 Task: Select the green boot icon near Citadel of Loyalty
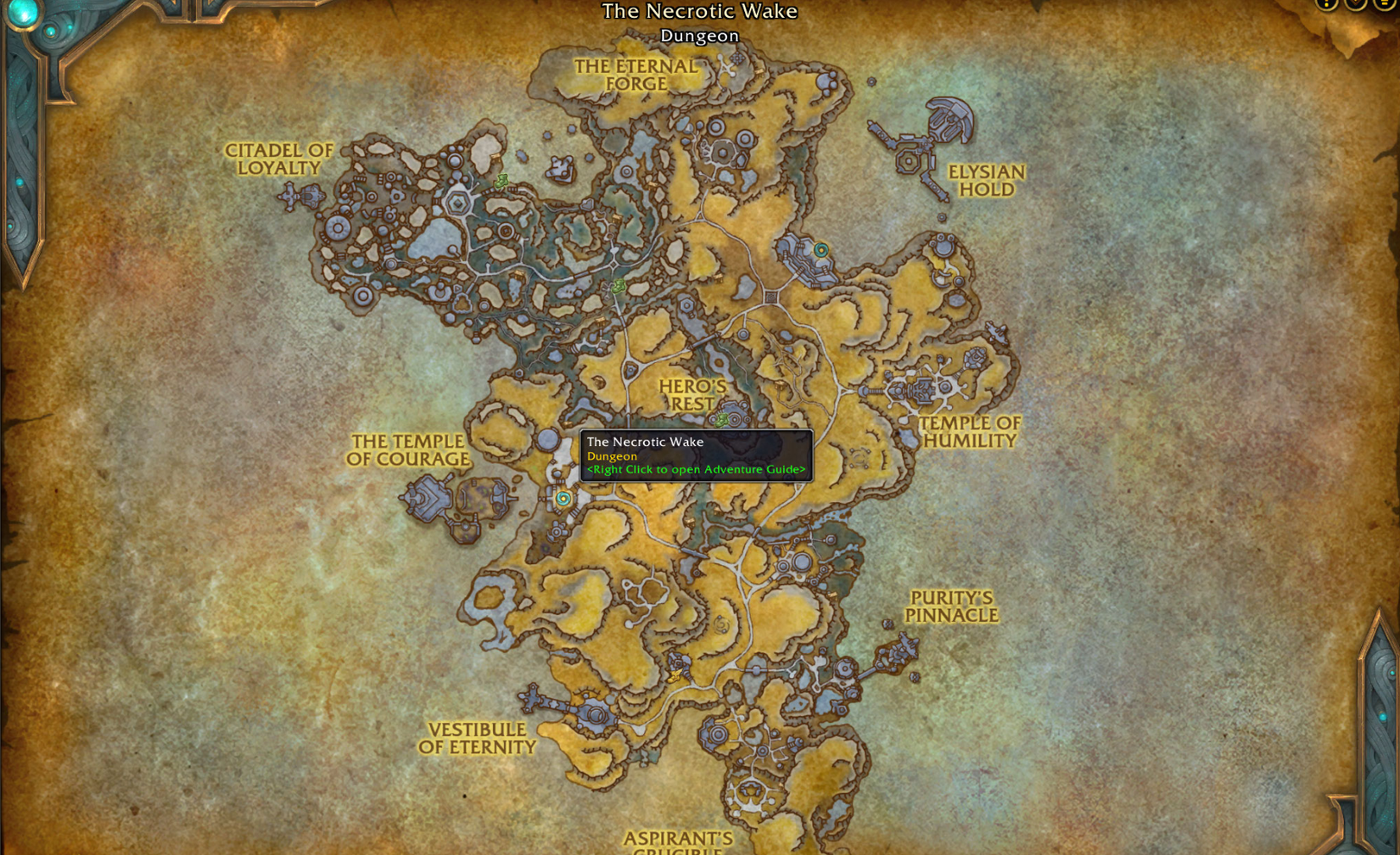(503, 180)
